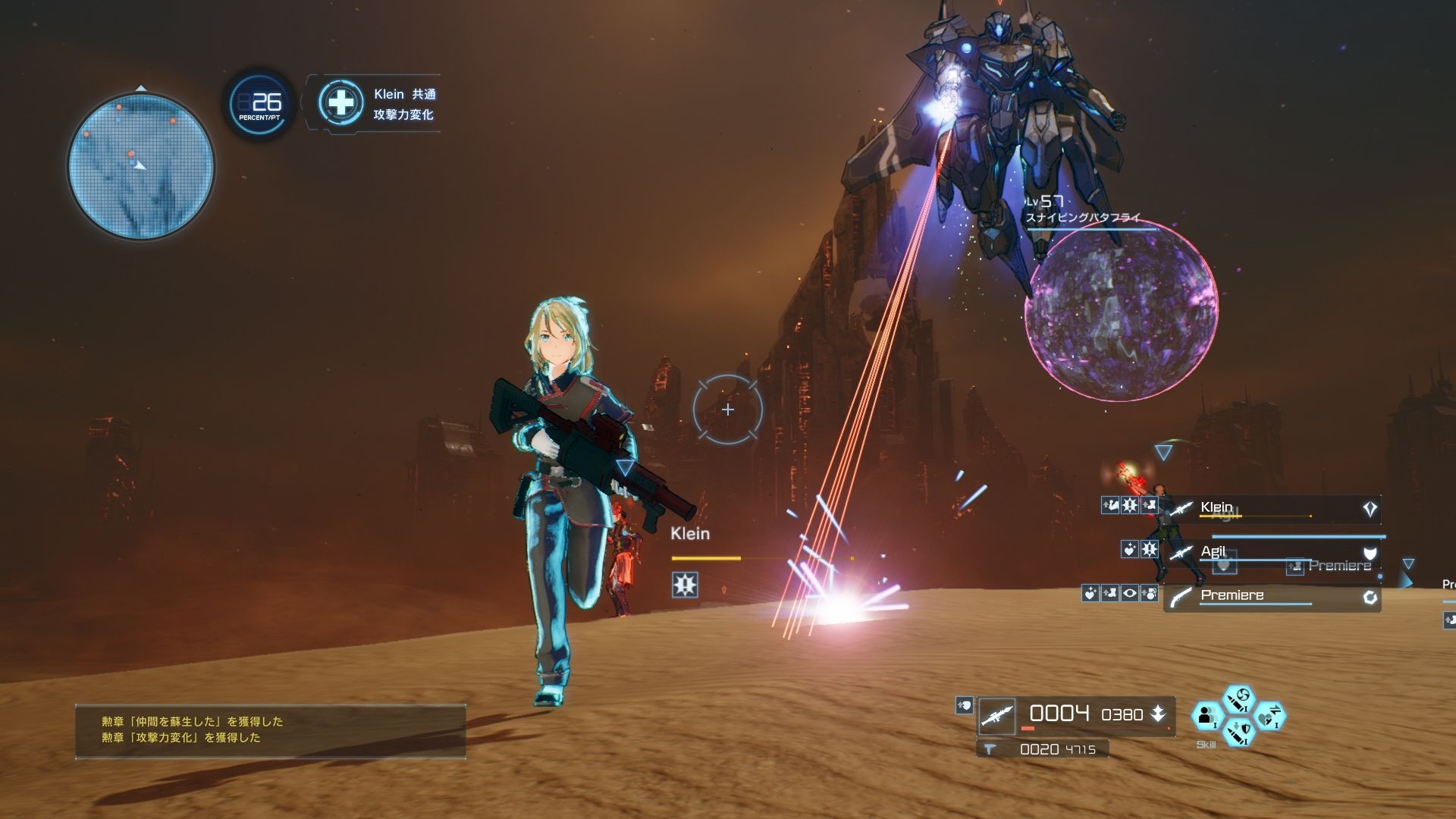Click the burst status icon under Klein's nameplate
This screenshot has height=819, width=1456.
[685, 585]
